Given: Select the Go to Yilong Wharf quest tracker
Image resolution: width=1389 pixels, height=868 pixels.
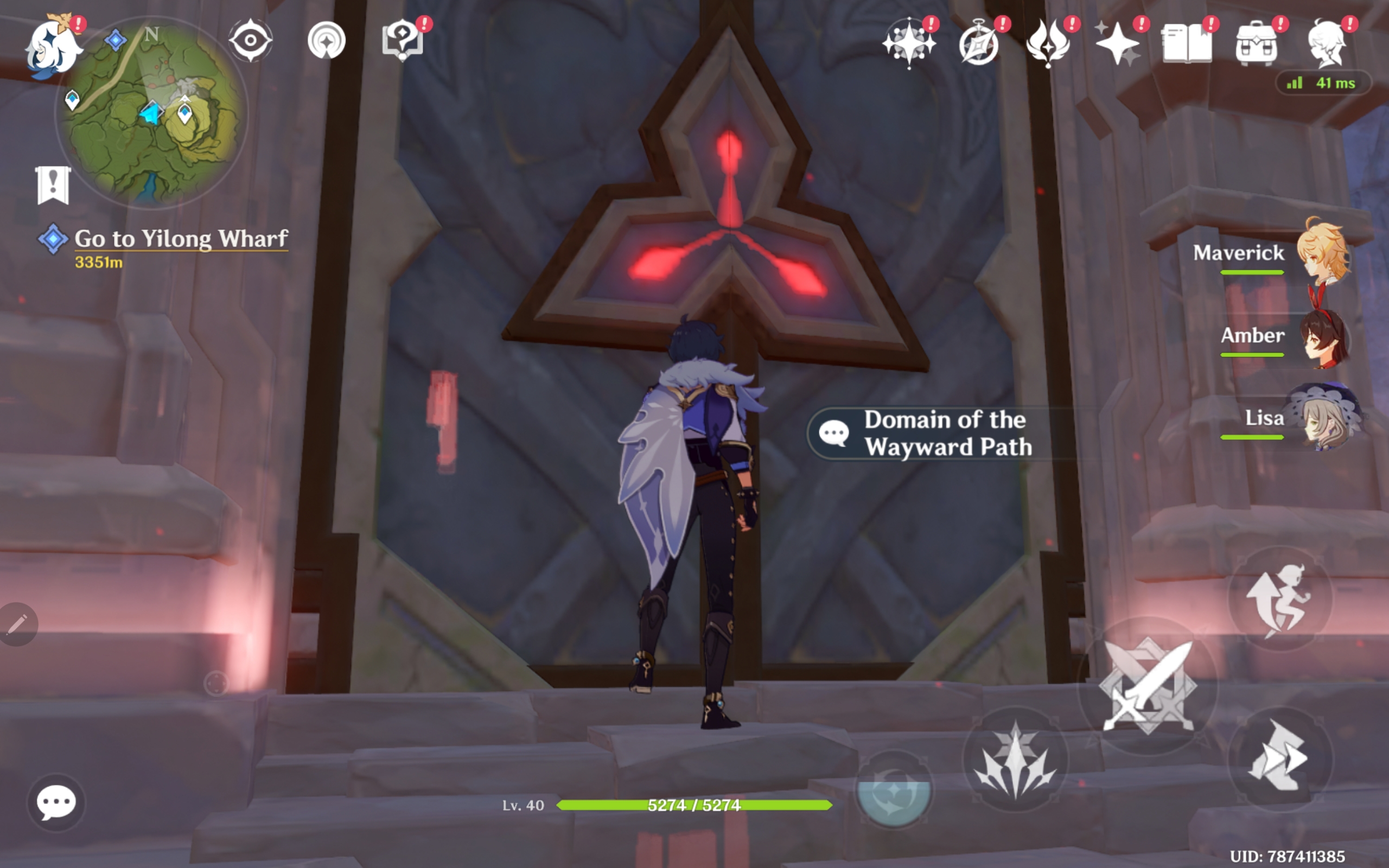Looking at the screenshot, I should (x=180, y=239).
